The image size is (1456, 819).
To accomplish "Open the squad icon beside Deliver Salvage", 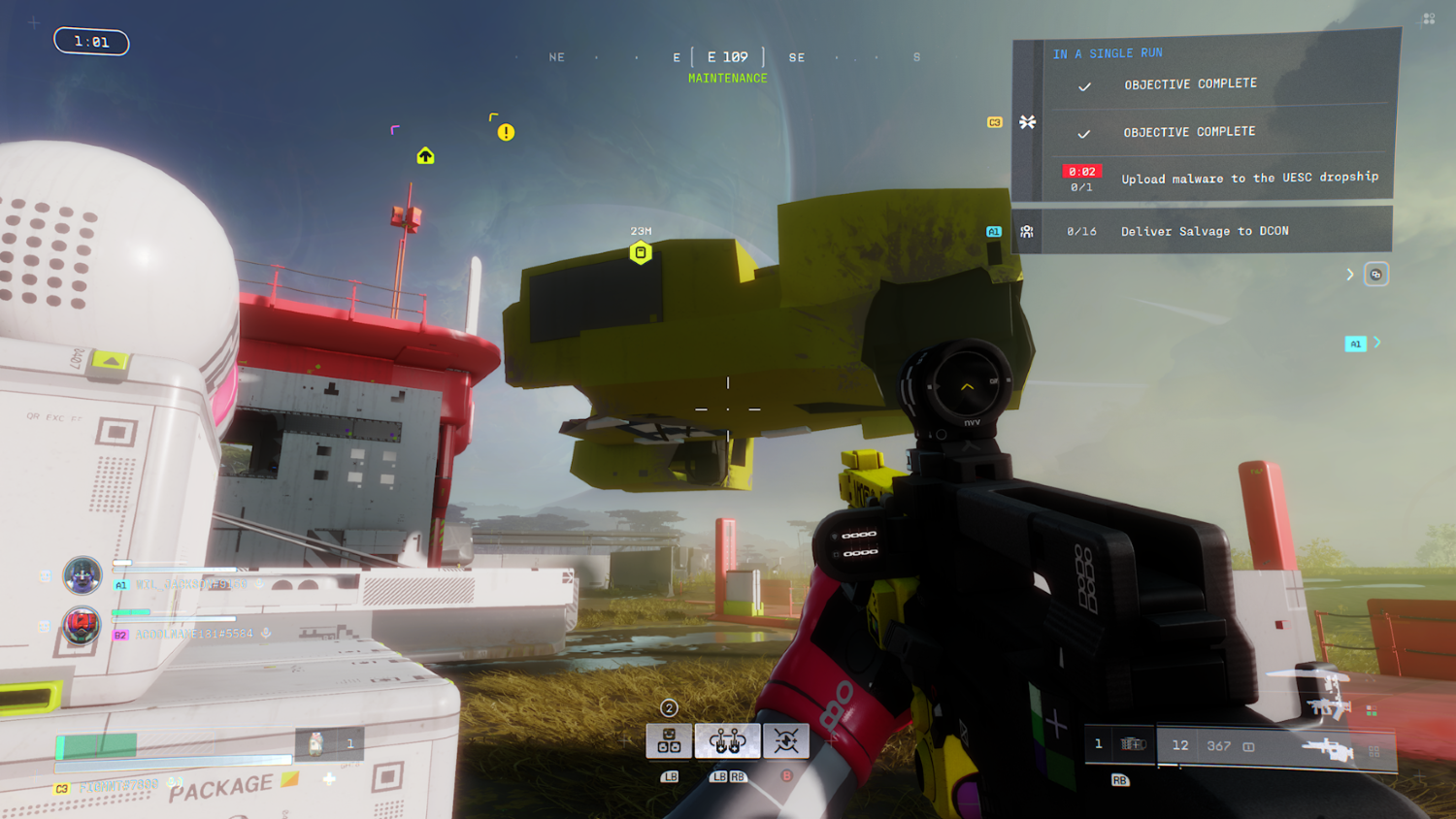I will (x=1026, y=232).
